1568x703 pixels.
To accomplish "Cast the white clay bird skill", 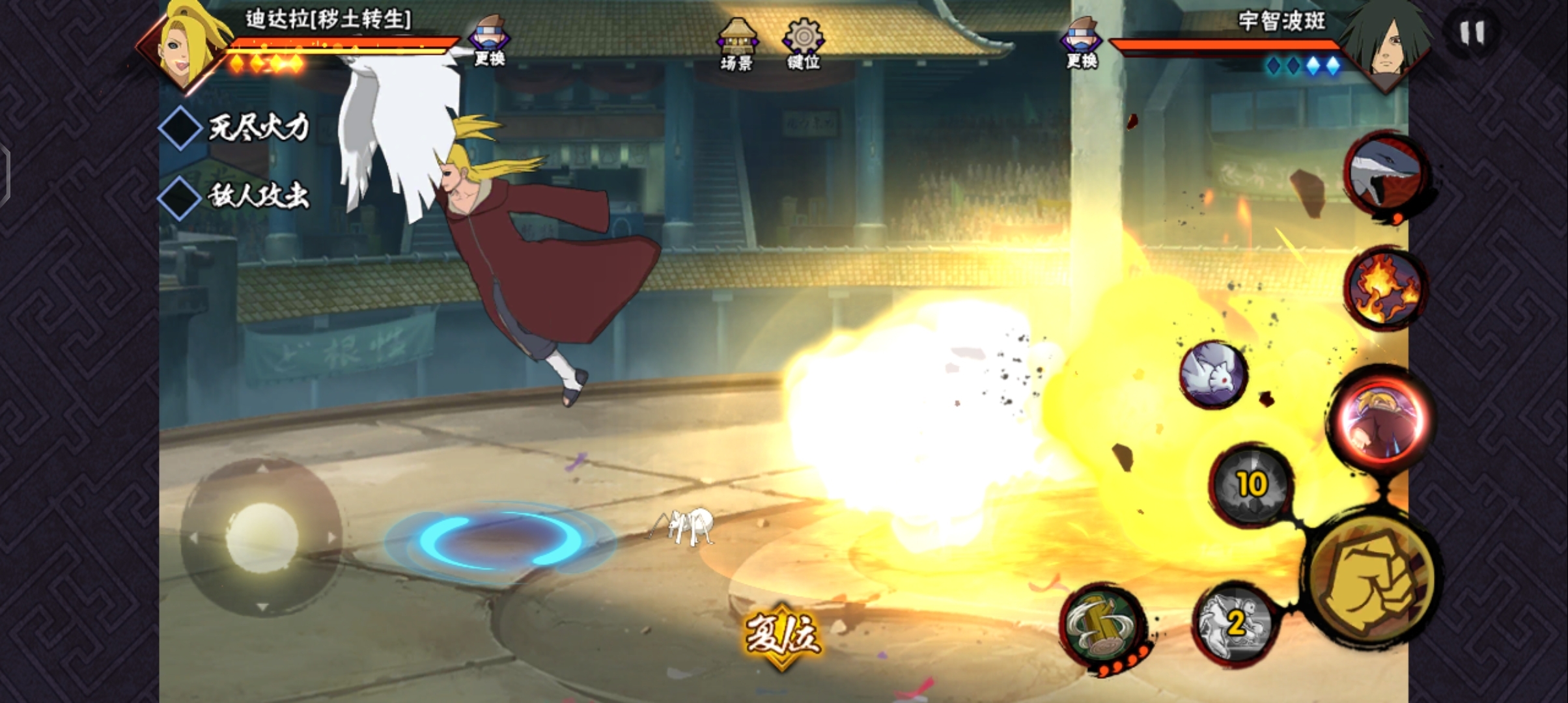I will (1213, 374).
